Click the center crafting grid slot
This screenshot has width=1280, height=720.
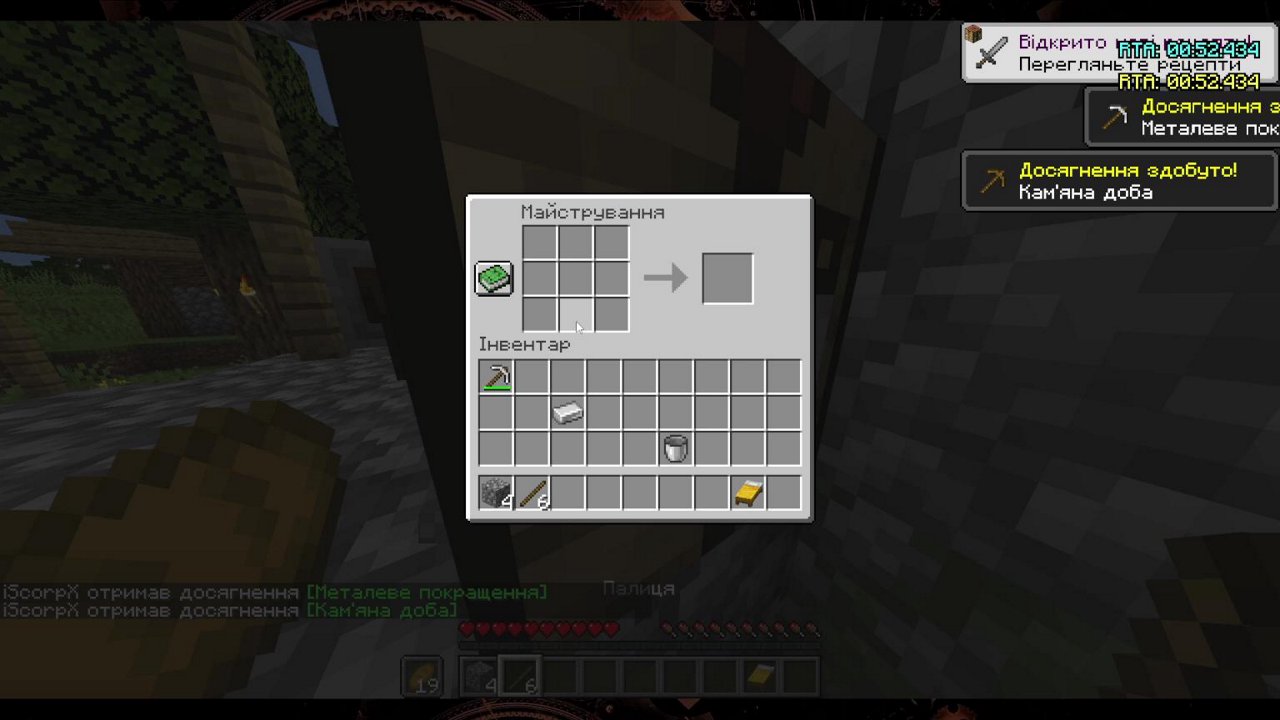574,278
